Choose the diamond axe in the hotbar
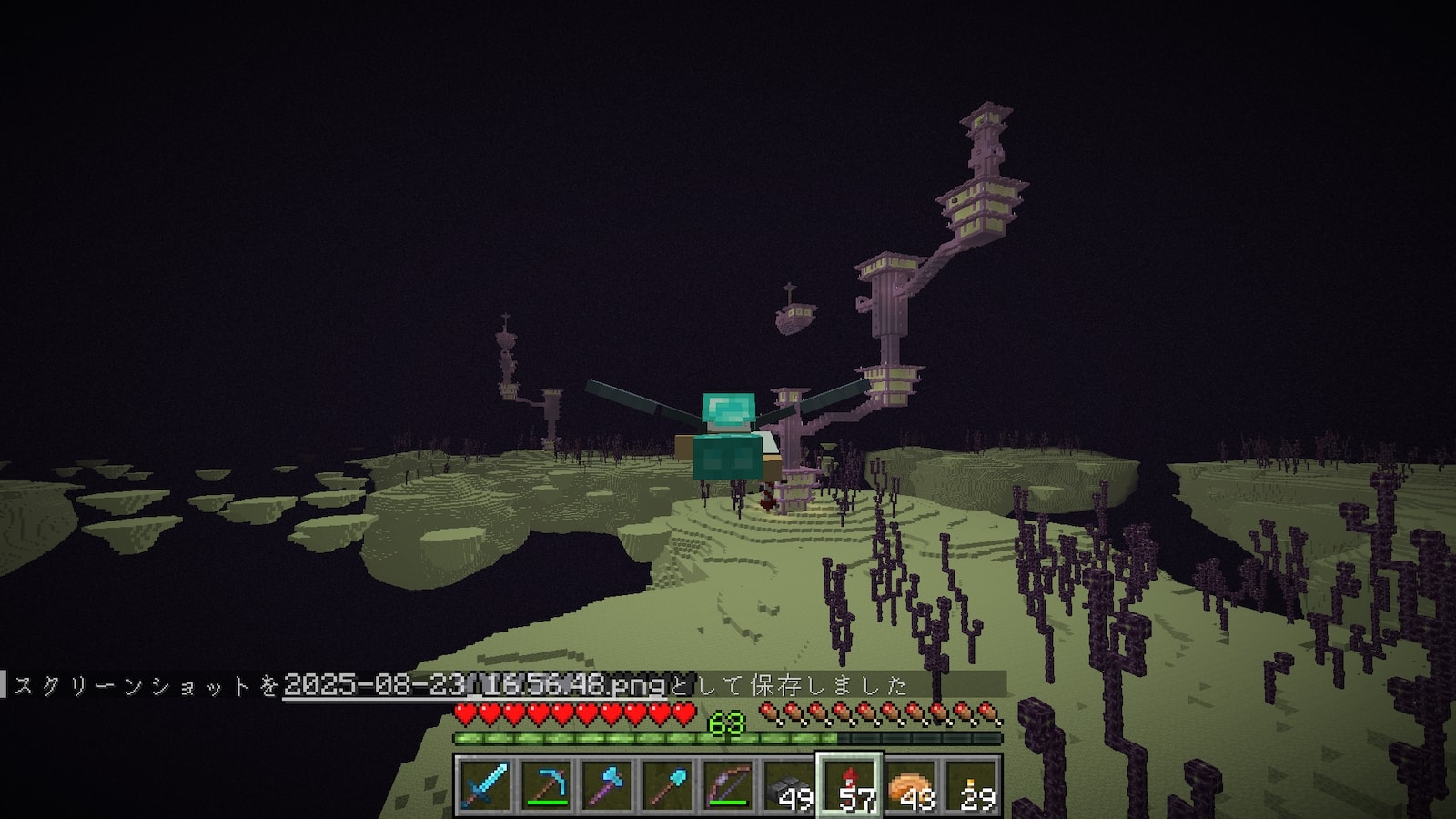The width and height of the screenshot is (1456, 819). click(x=606, y=784)
